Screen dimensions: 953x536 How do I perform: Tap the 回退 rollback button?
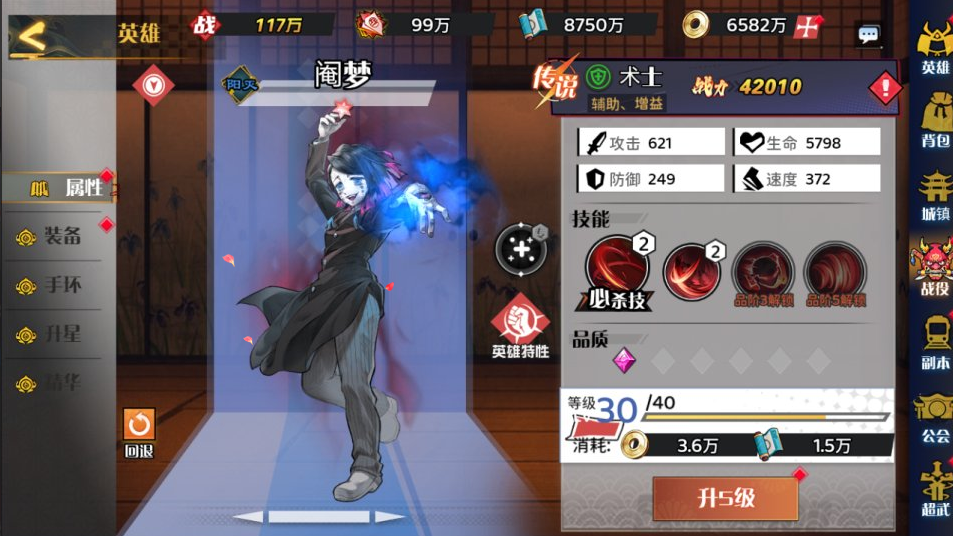coord(139,432)
